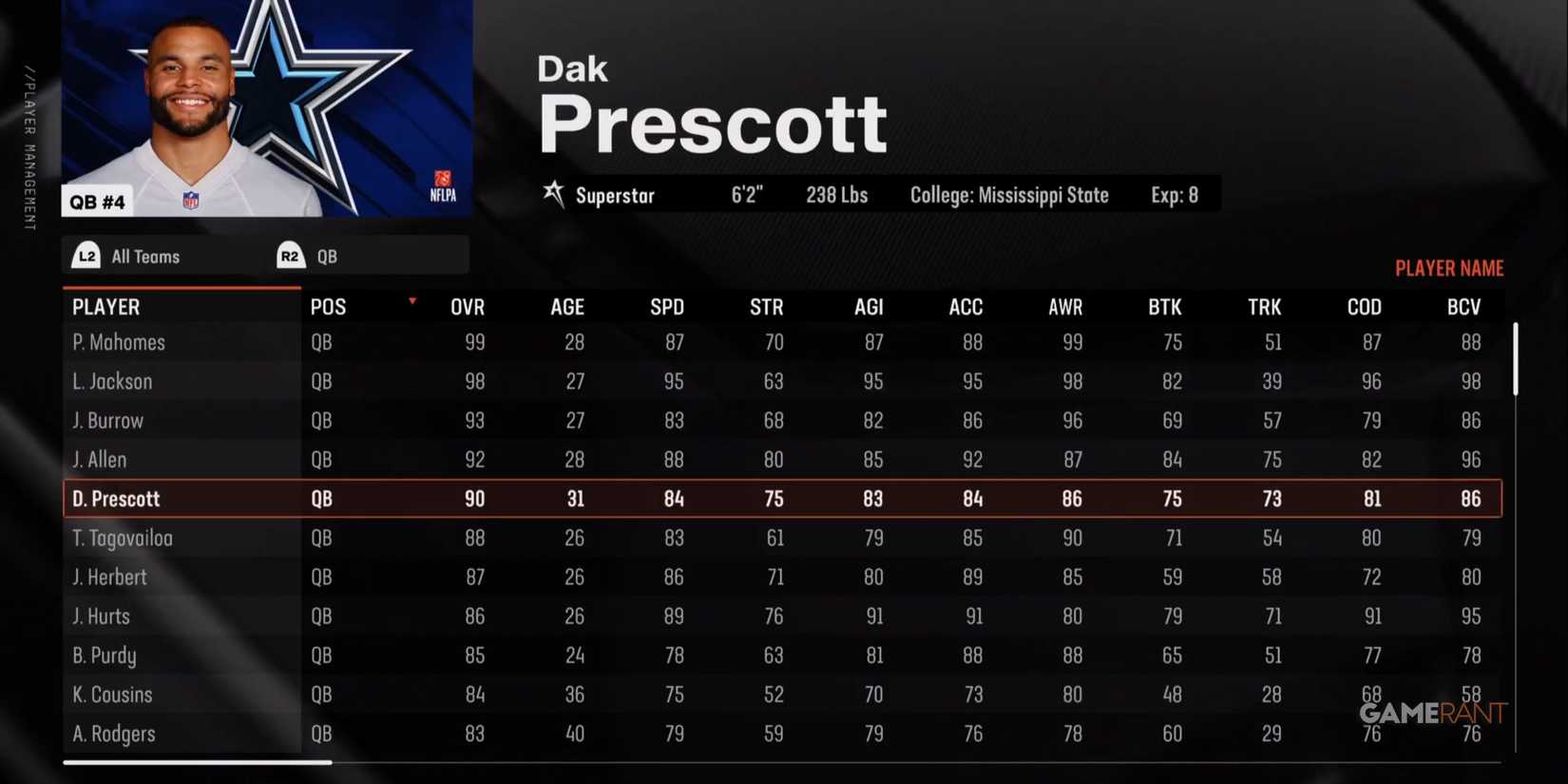This screenshot has width=1568, height=784.
Task: Select the QB #4 position badge
Action: tap(97, 201)
